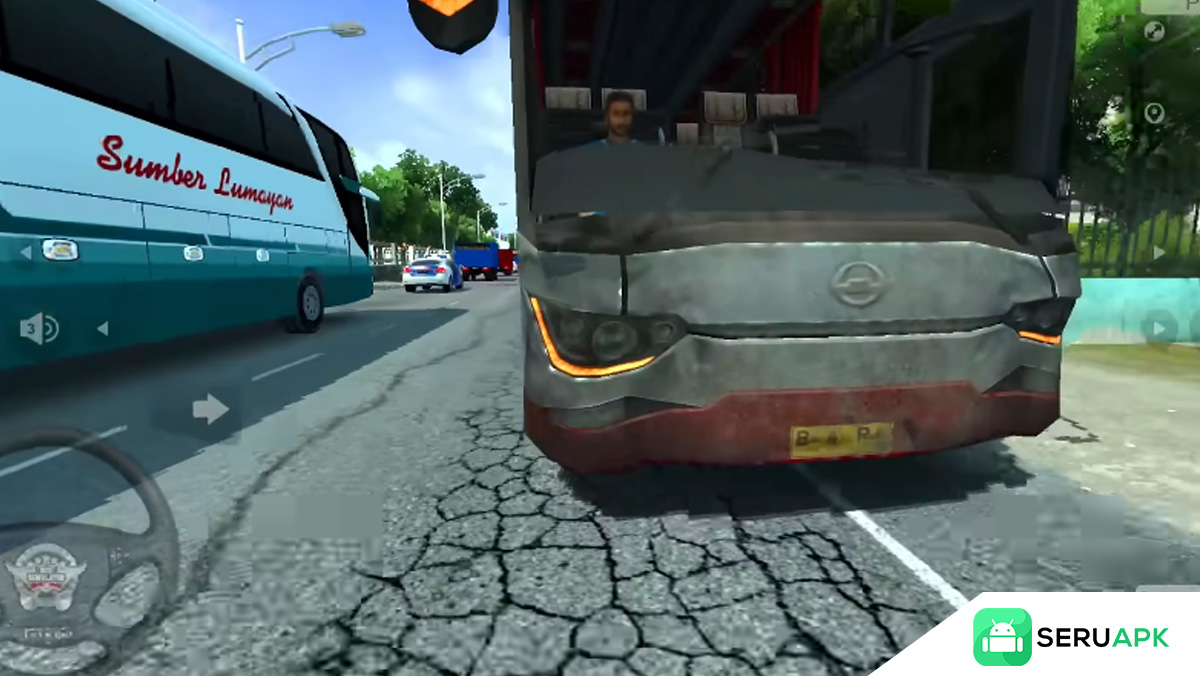Click the small left triangle beside the horn icon

point(101,329)
